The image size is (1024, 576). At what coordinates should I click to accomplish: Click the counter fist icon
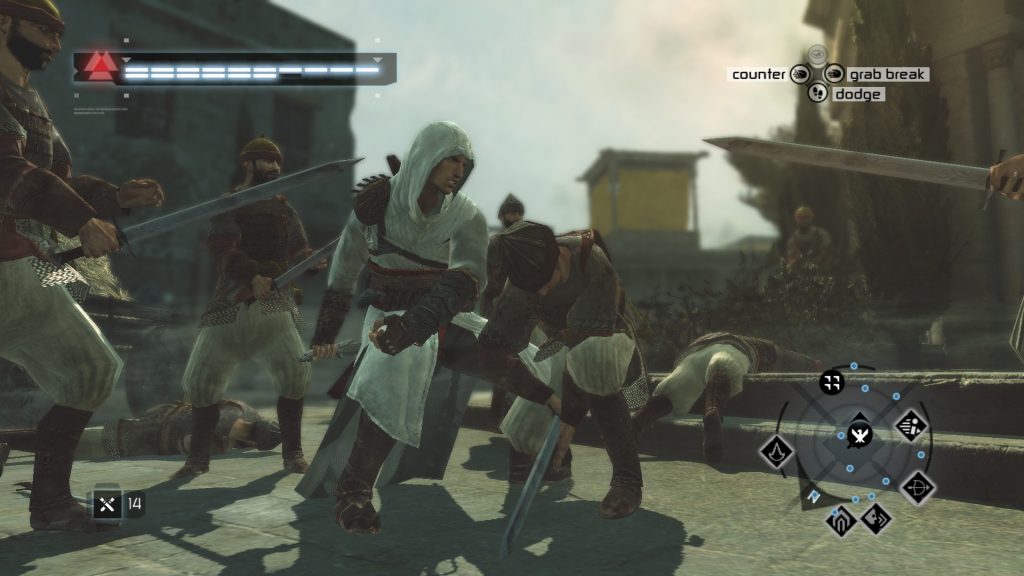tap(800, 74)
